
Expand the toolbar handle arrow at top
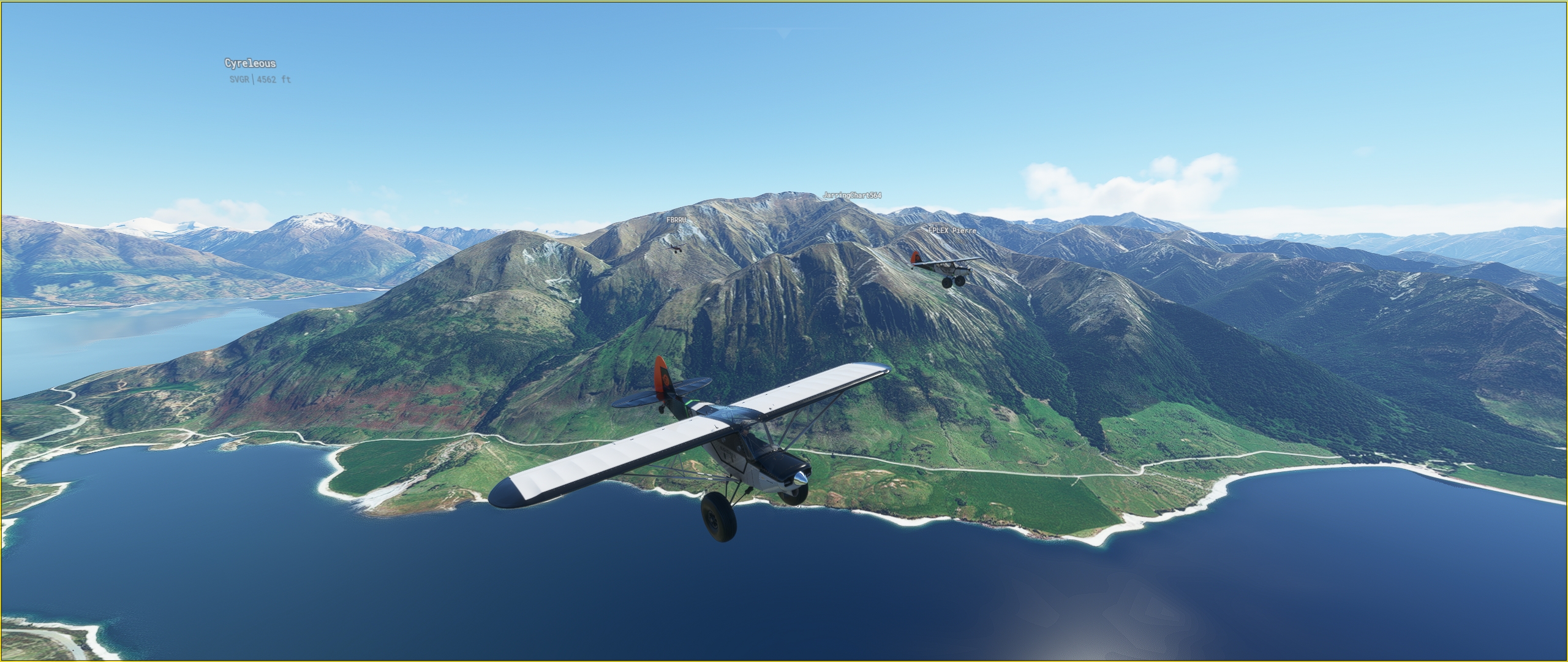(x=784, y=33)
